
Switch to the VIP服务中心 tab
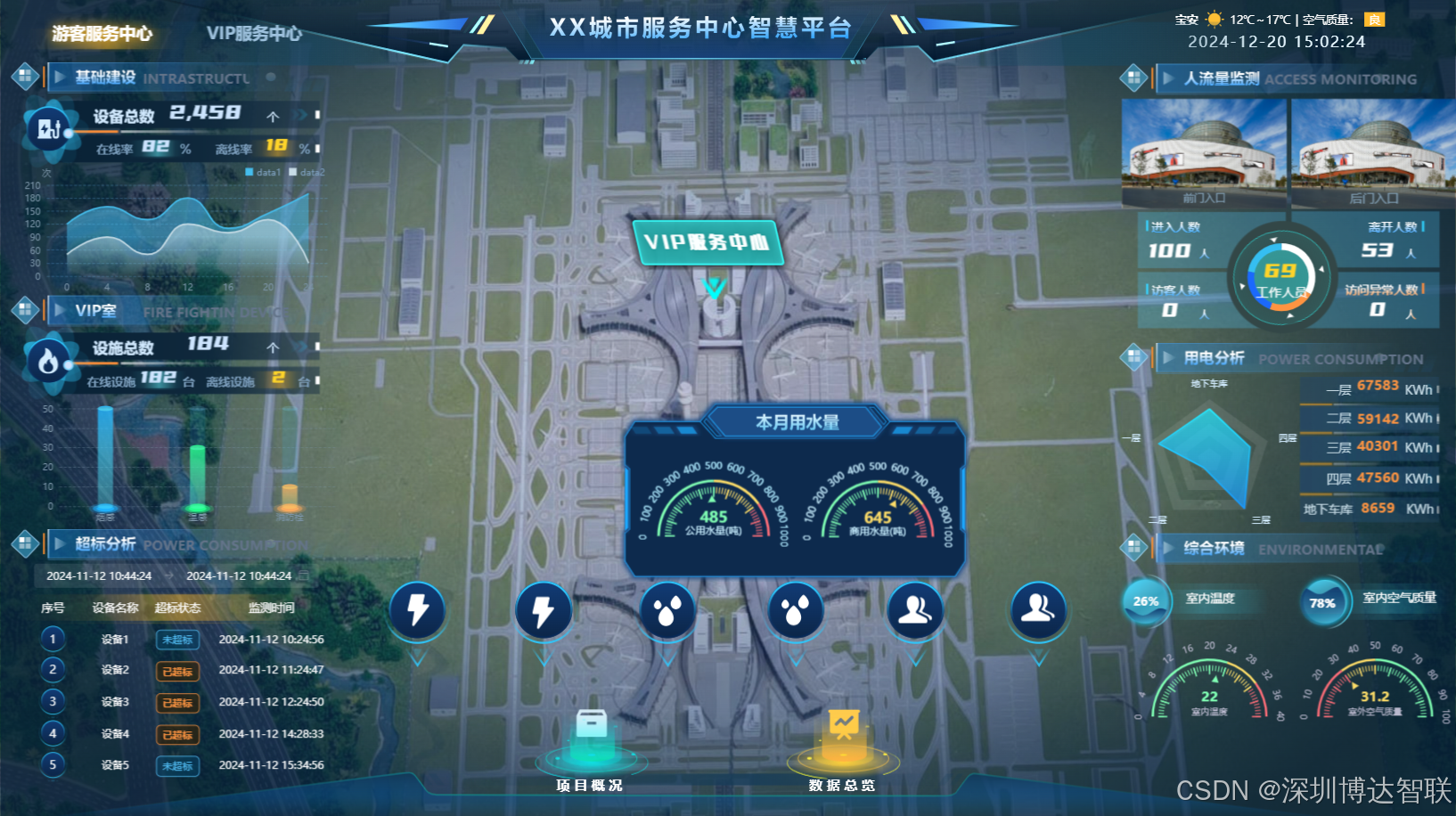click(x=255, y=35)
